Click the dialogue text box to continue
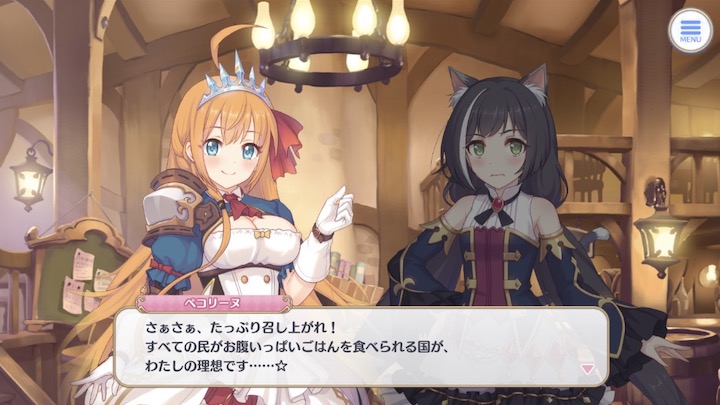 click(360, 346)
